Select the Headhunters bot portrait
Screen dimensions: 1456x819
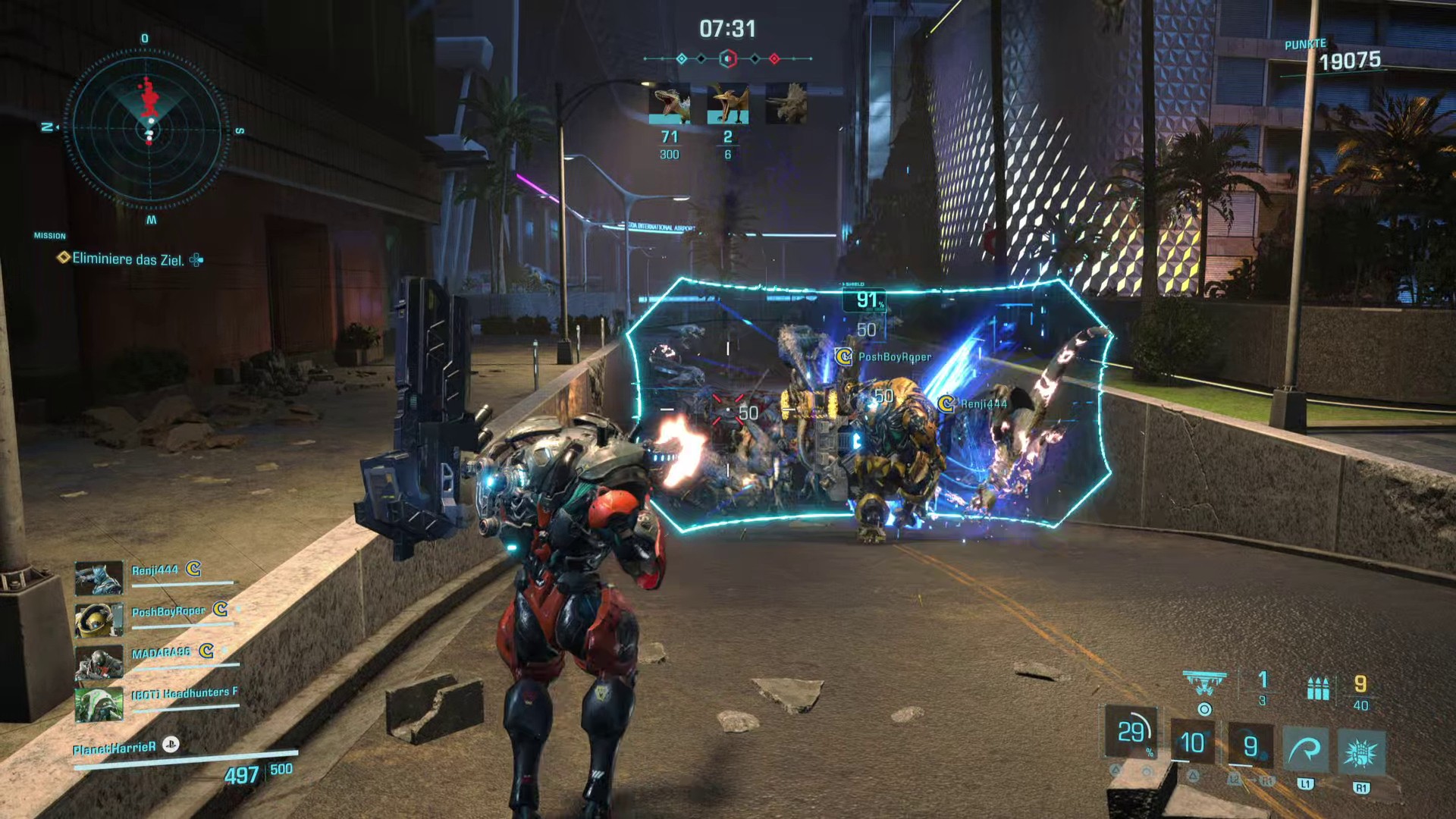point(99,704)
